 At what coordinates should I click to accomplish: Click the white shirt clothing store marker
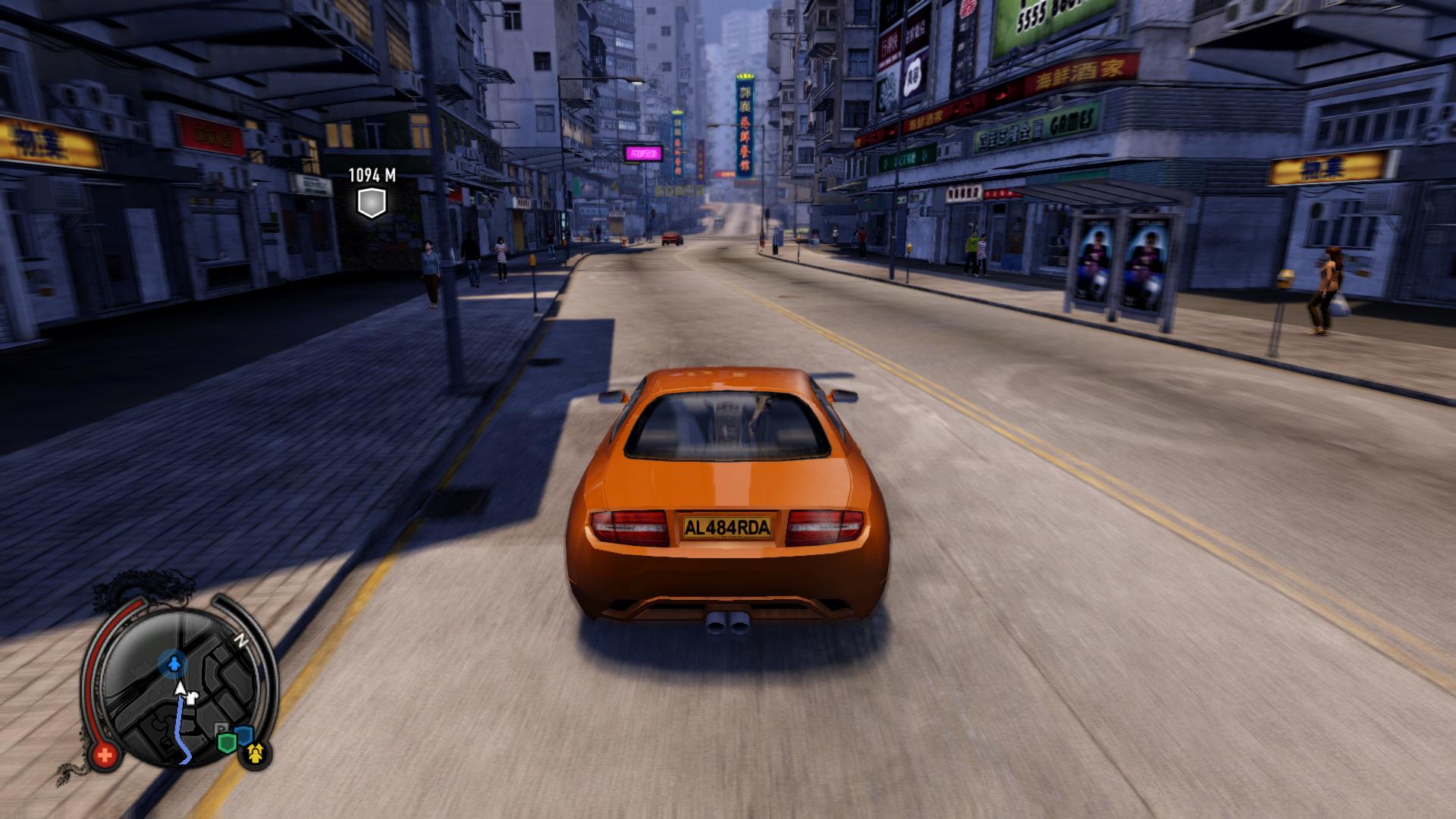[x=193, y=697]
